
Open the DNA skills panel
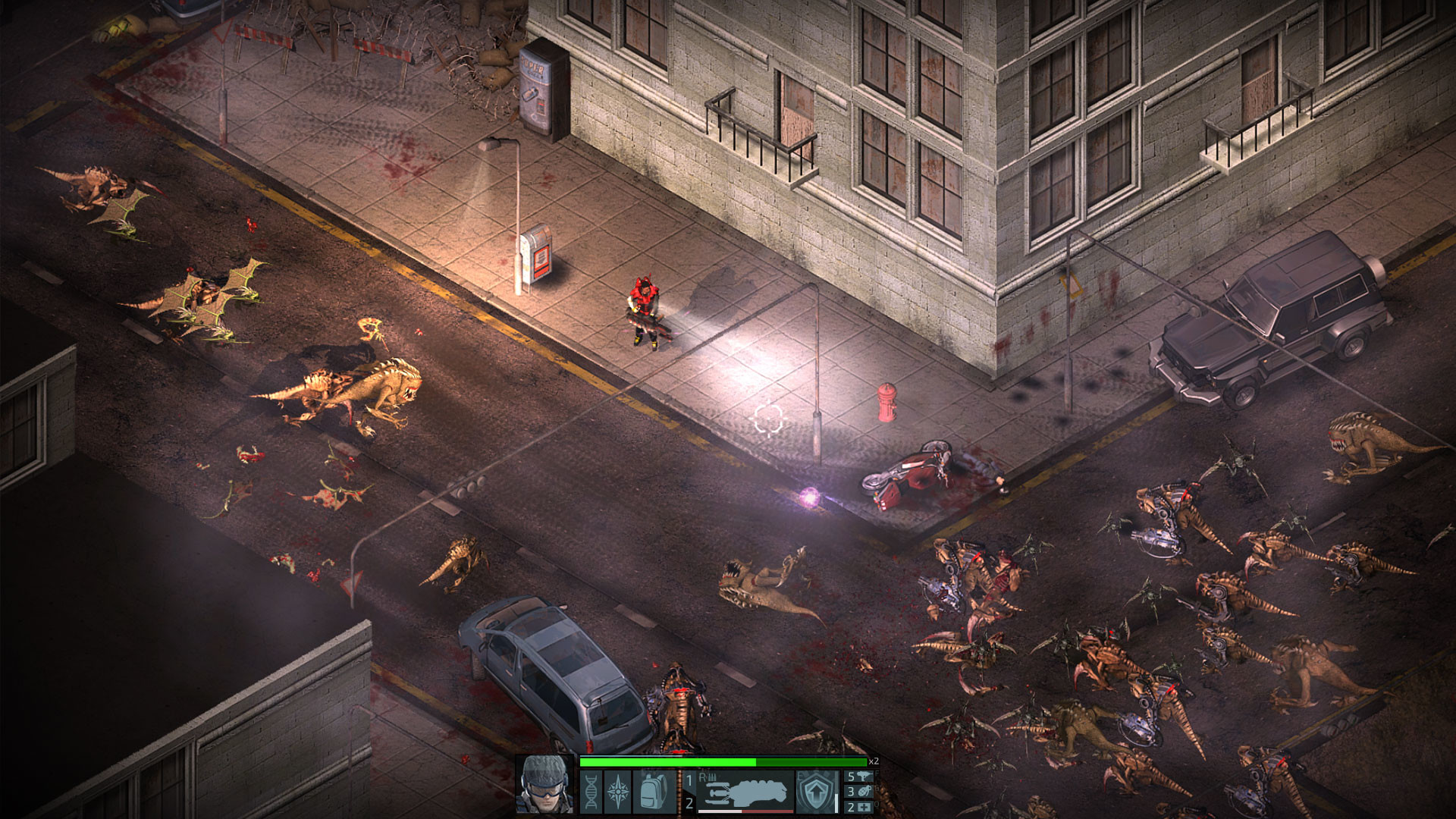[591, 792]
